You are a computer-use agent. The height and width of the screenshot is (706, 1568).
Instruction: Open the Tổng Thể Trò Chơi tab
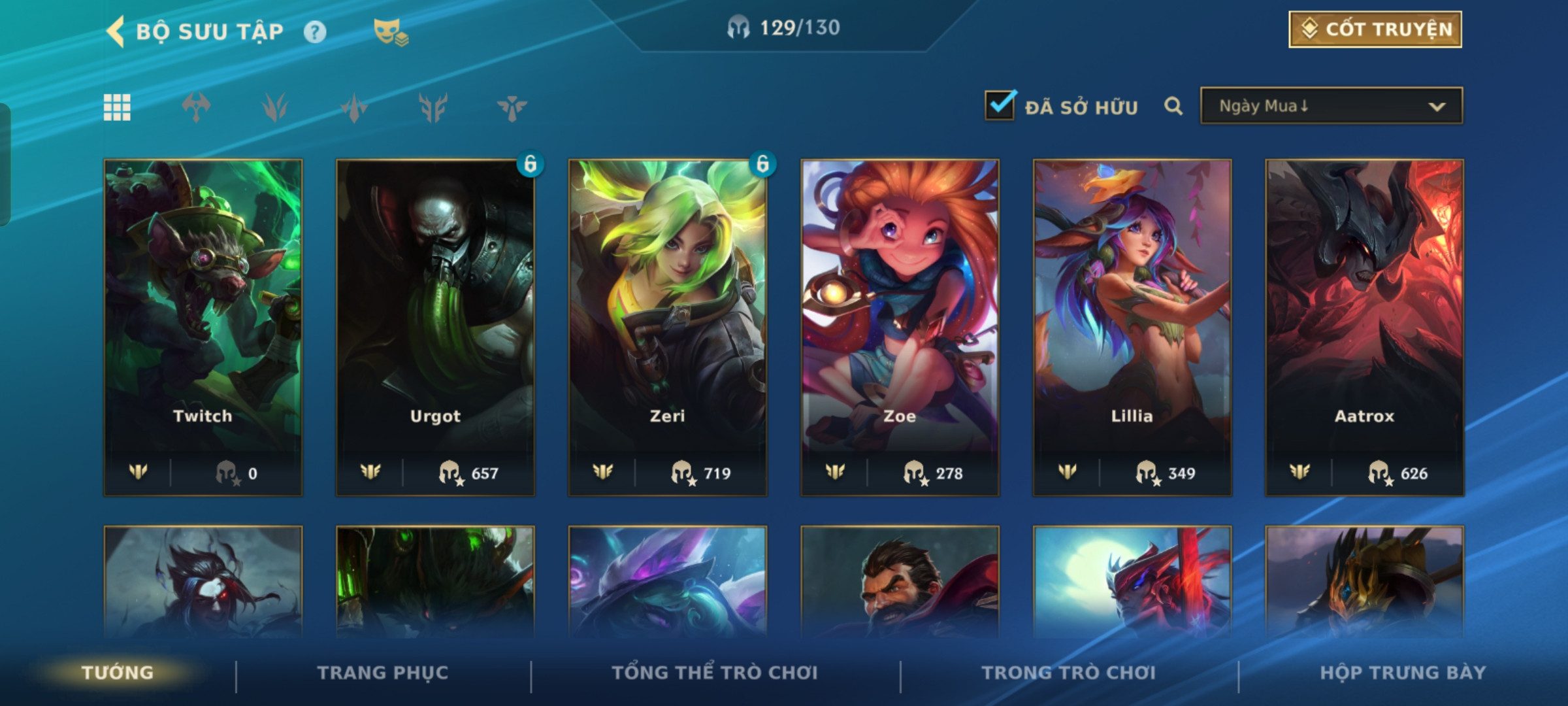[714, 673]
